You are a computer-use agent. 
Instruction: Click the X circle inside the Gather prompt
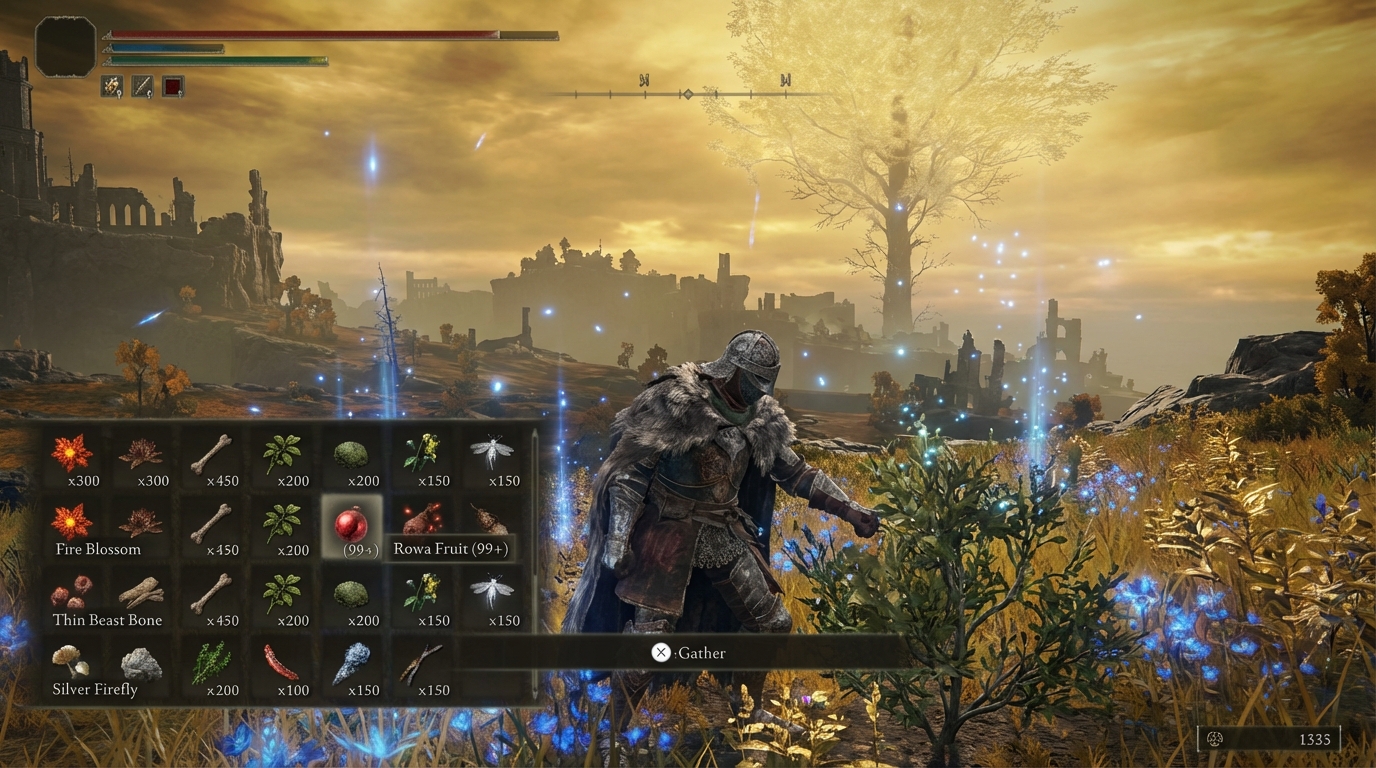pos(660,652)
